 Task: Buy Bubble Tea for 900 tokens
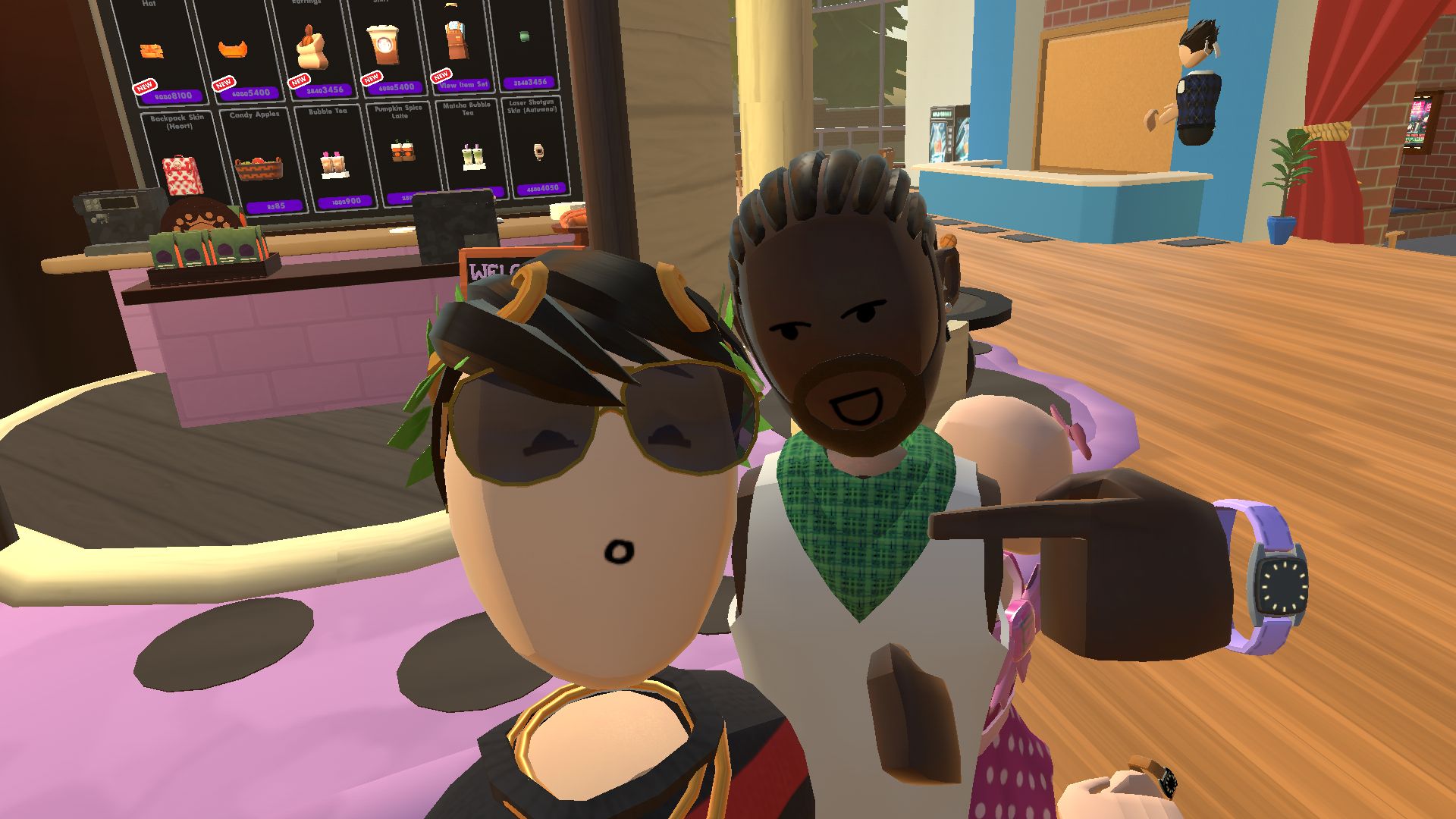tap(344, 201)
